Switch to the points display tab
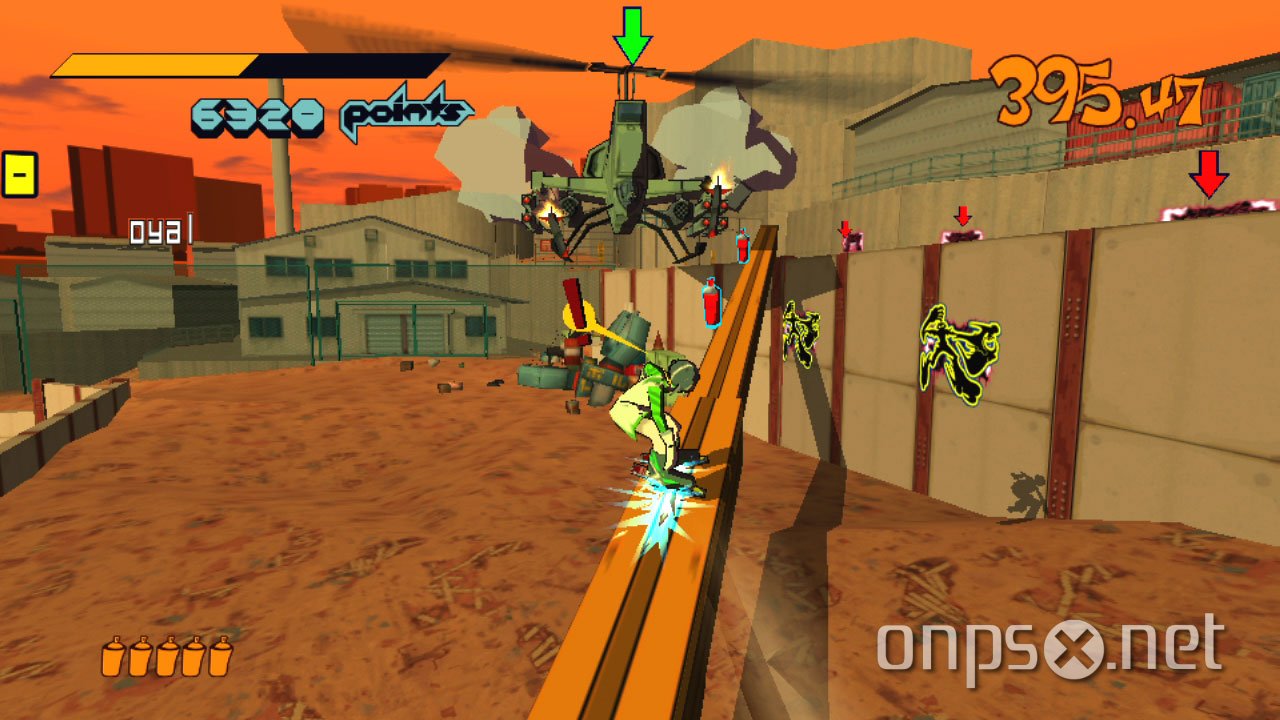Viewport: 1280px width, 720px height. [x=400, y=113]
